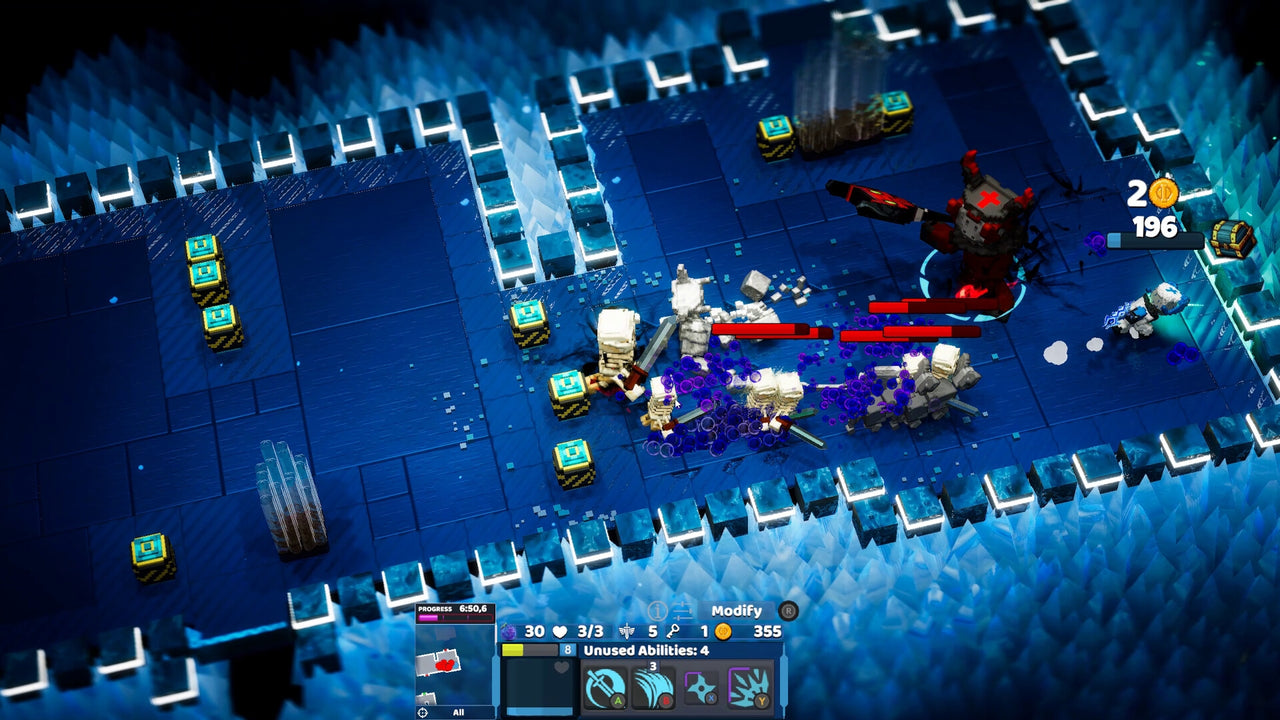Select the shuriken ability on the X slot
The width and height of the screenshot is (1280, 720).
(700, 684)
